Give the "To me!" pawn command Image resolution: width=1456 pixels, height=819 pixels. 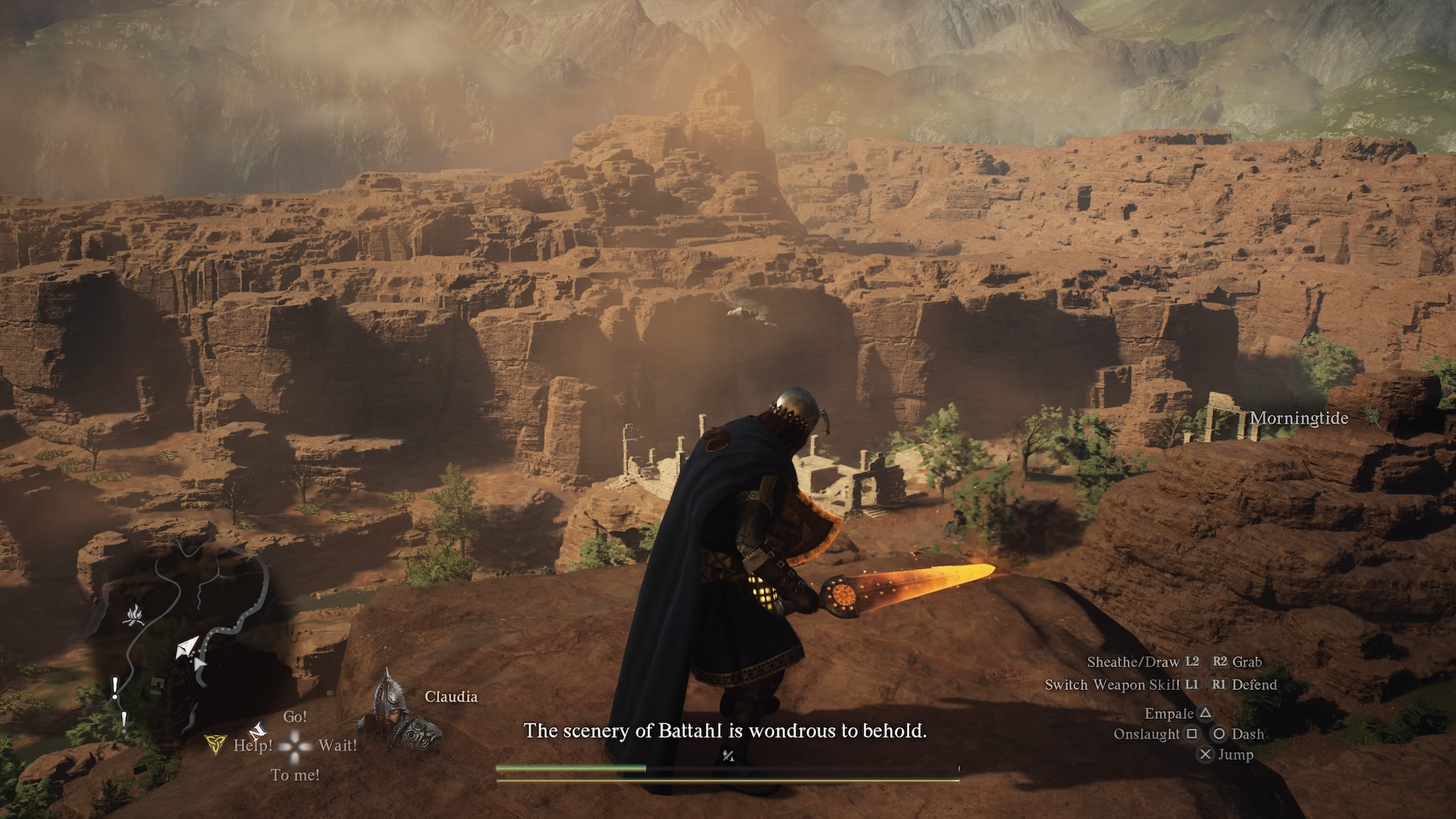[x=295, y=775]
